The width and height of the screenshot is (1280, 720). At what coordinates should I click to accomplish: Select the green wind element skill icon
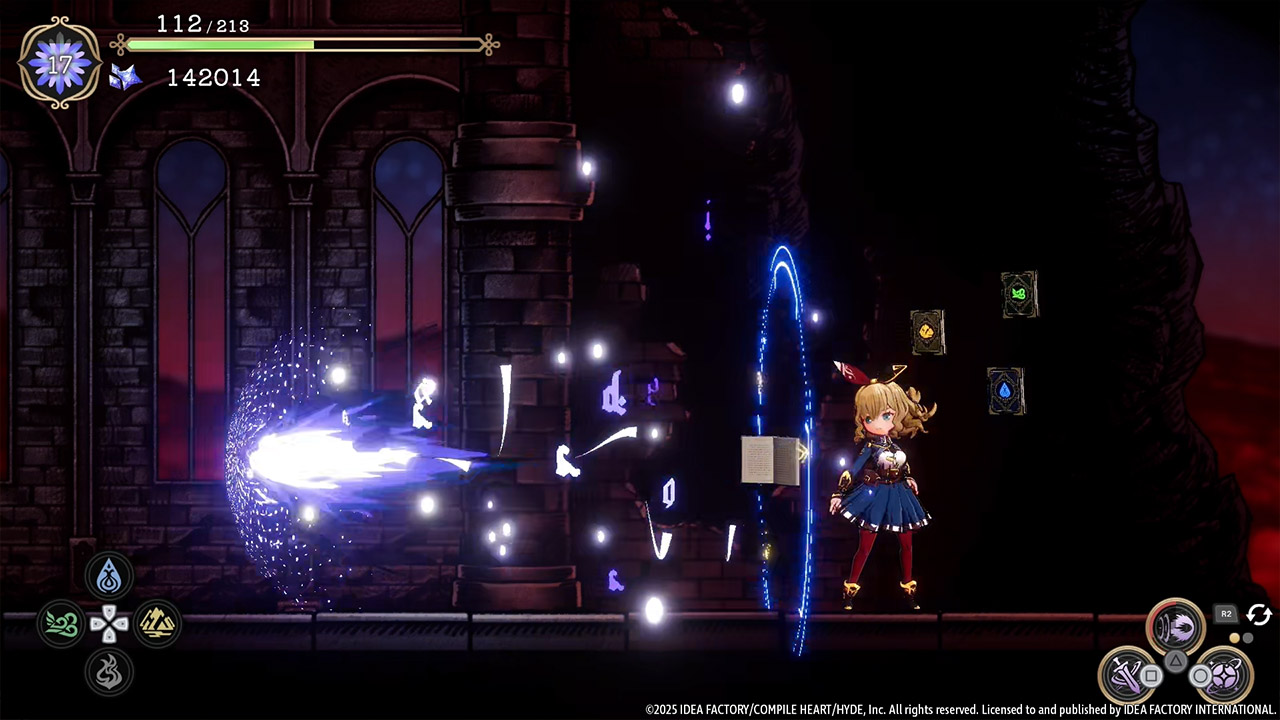point(60,624)
